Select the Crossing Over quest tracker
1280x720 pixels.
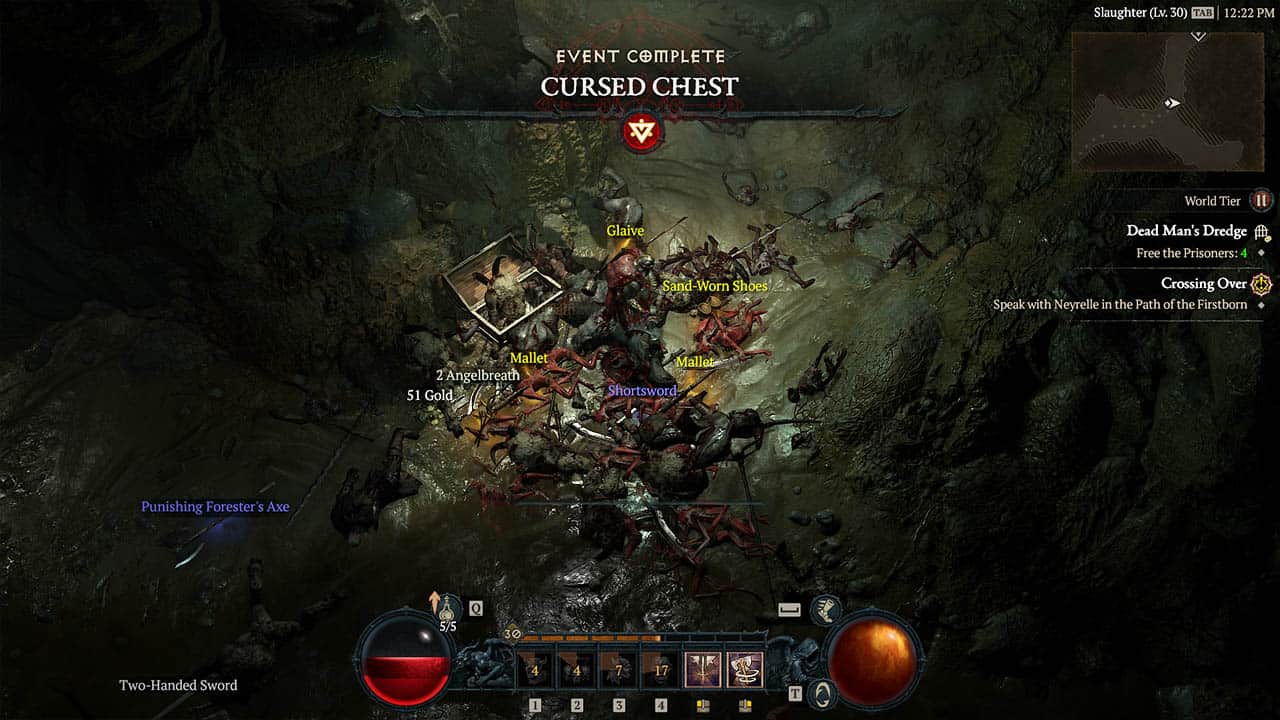pyautogui.click(x=1203, y=284)
